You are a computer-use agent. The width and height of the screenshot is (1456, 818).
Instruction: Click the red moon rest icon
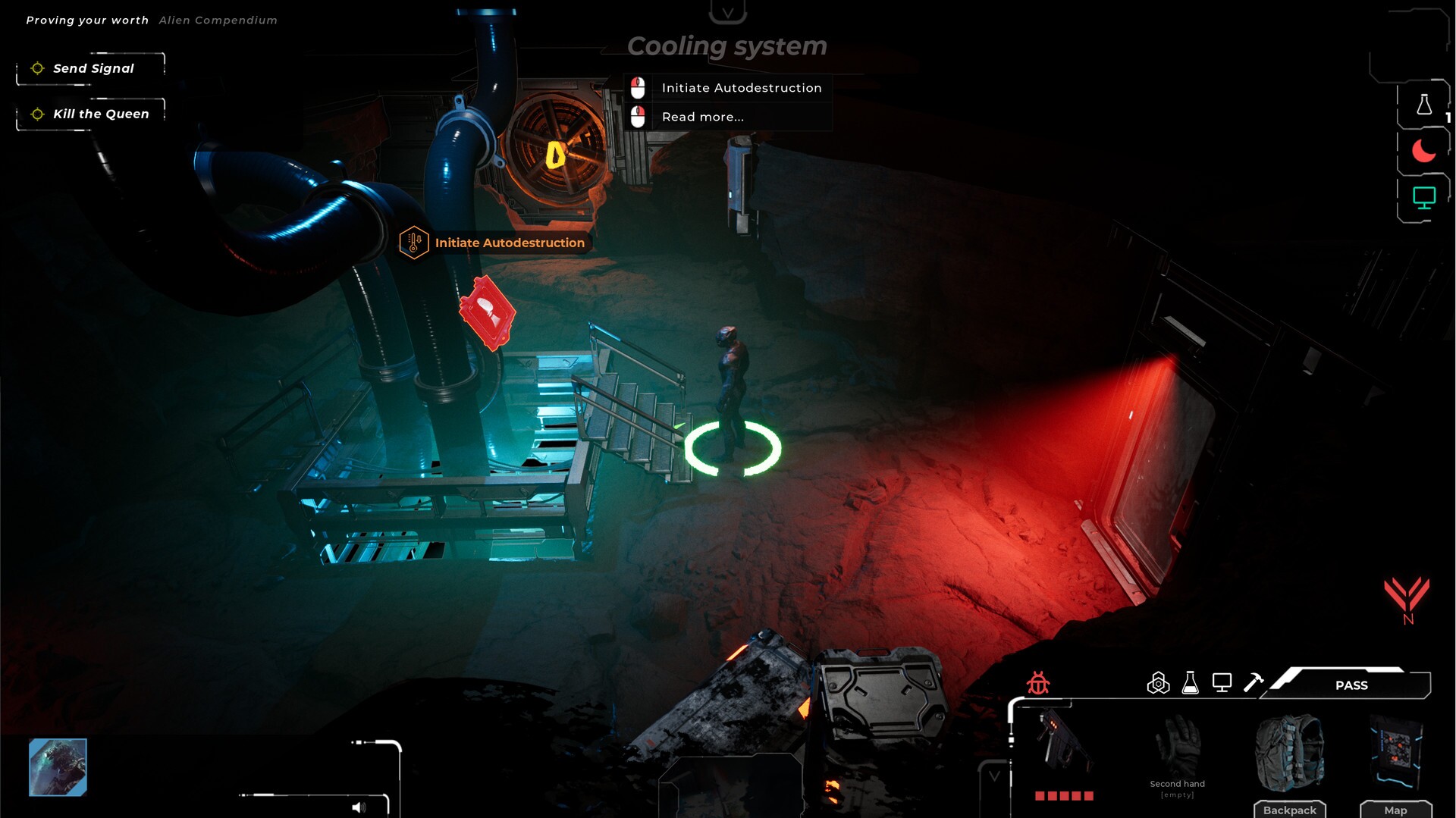coord(1424,151)
